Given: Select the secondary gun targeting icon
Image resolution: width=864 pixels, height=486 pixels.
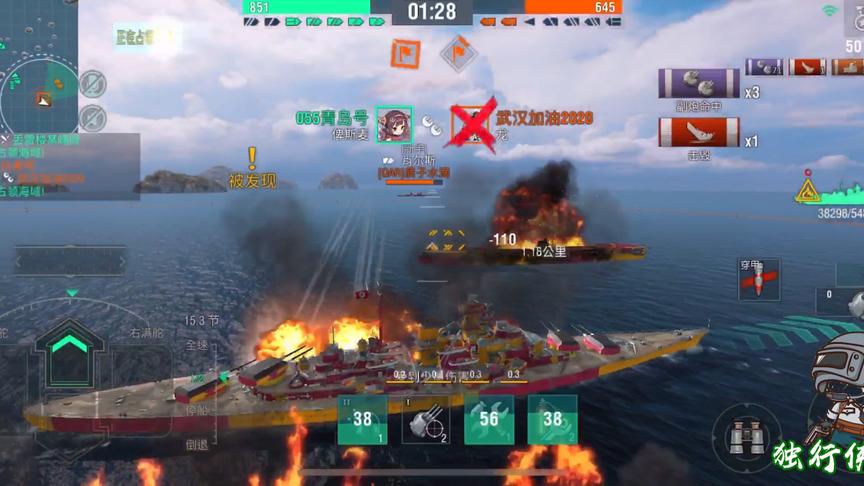Looking at the screenshot, I should click(425, 419).
